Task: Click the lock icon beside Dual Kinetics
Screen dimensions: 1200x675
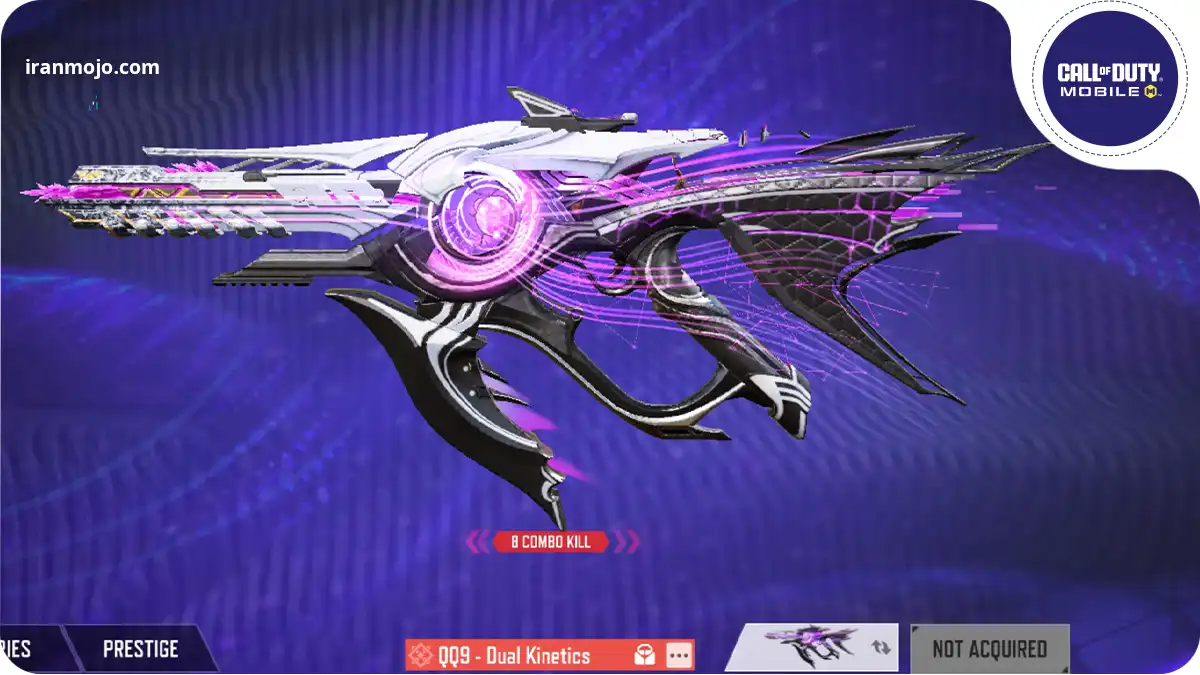Action: point(645,656)
